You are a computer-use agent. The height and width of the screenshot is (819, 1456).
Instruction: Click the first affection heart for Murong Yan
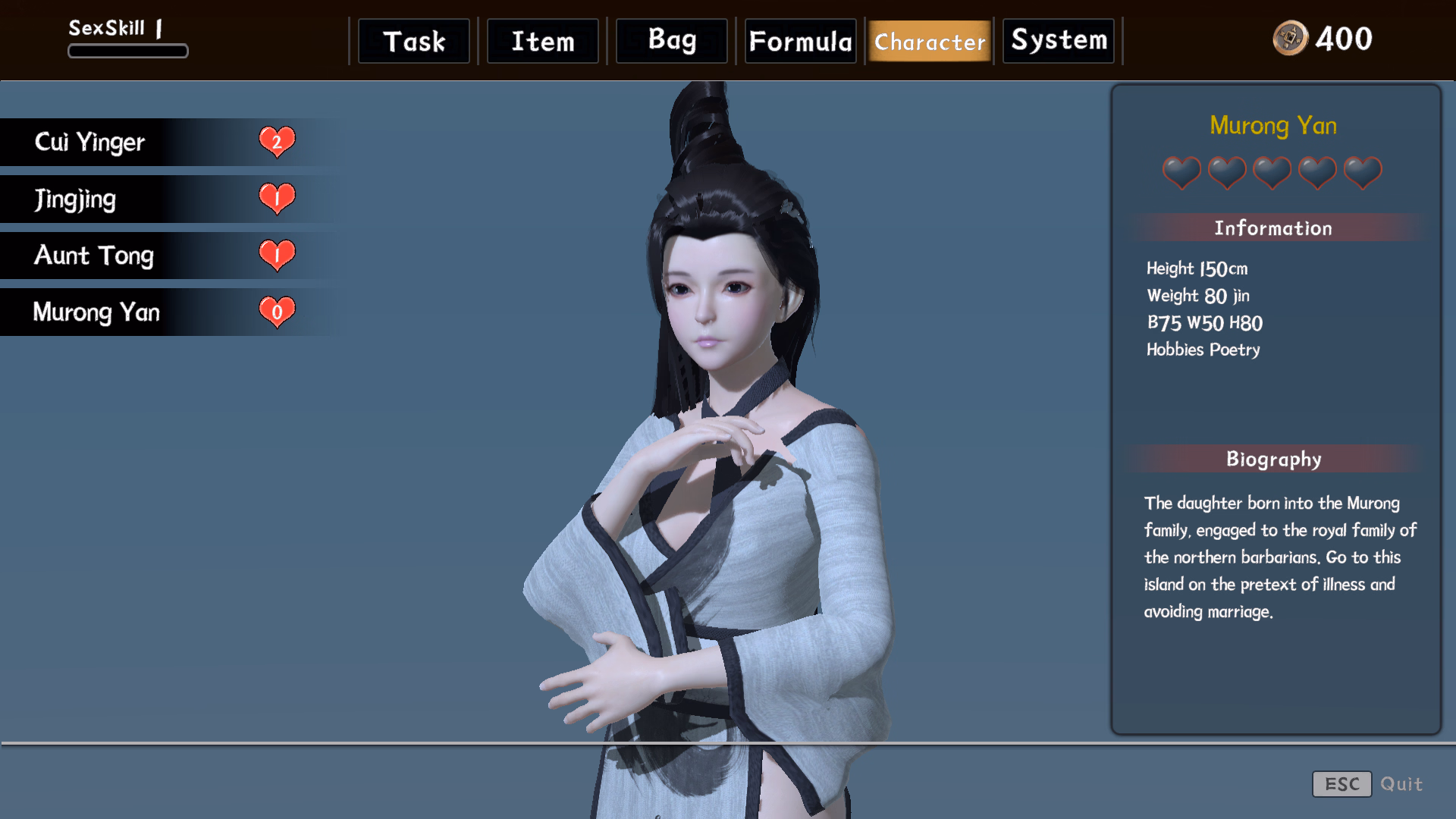(x=1181, y=173)
